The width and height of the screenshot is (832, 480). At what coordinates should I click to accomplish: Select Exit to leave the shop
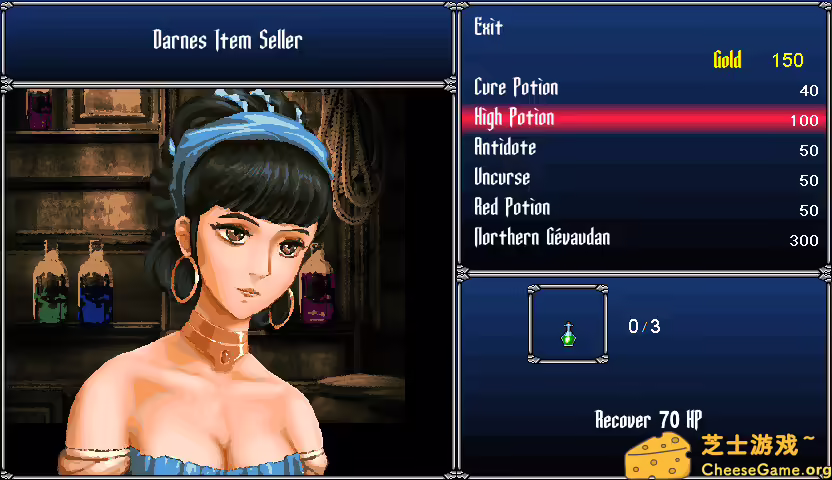[x=488, y=28]
